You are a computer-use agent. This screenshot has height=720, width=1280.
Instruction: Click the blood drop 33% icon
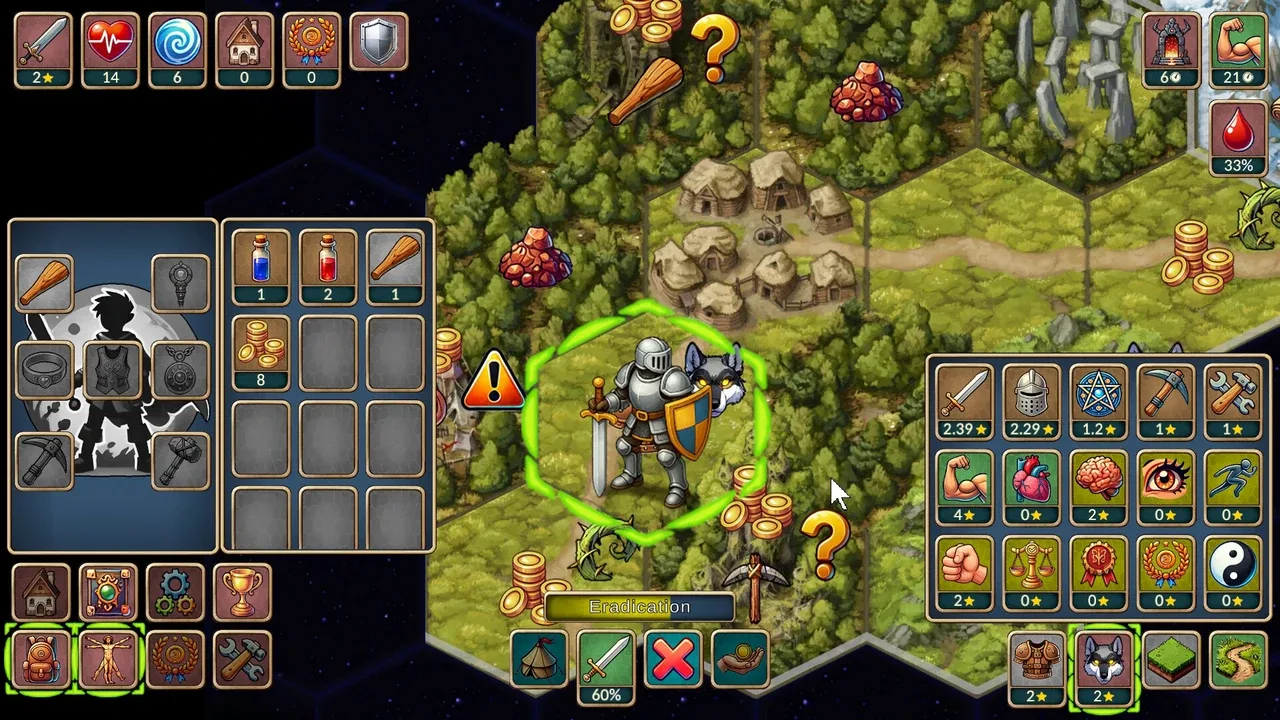pos(1238,138)
